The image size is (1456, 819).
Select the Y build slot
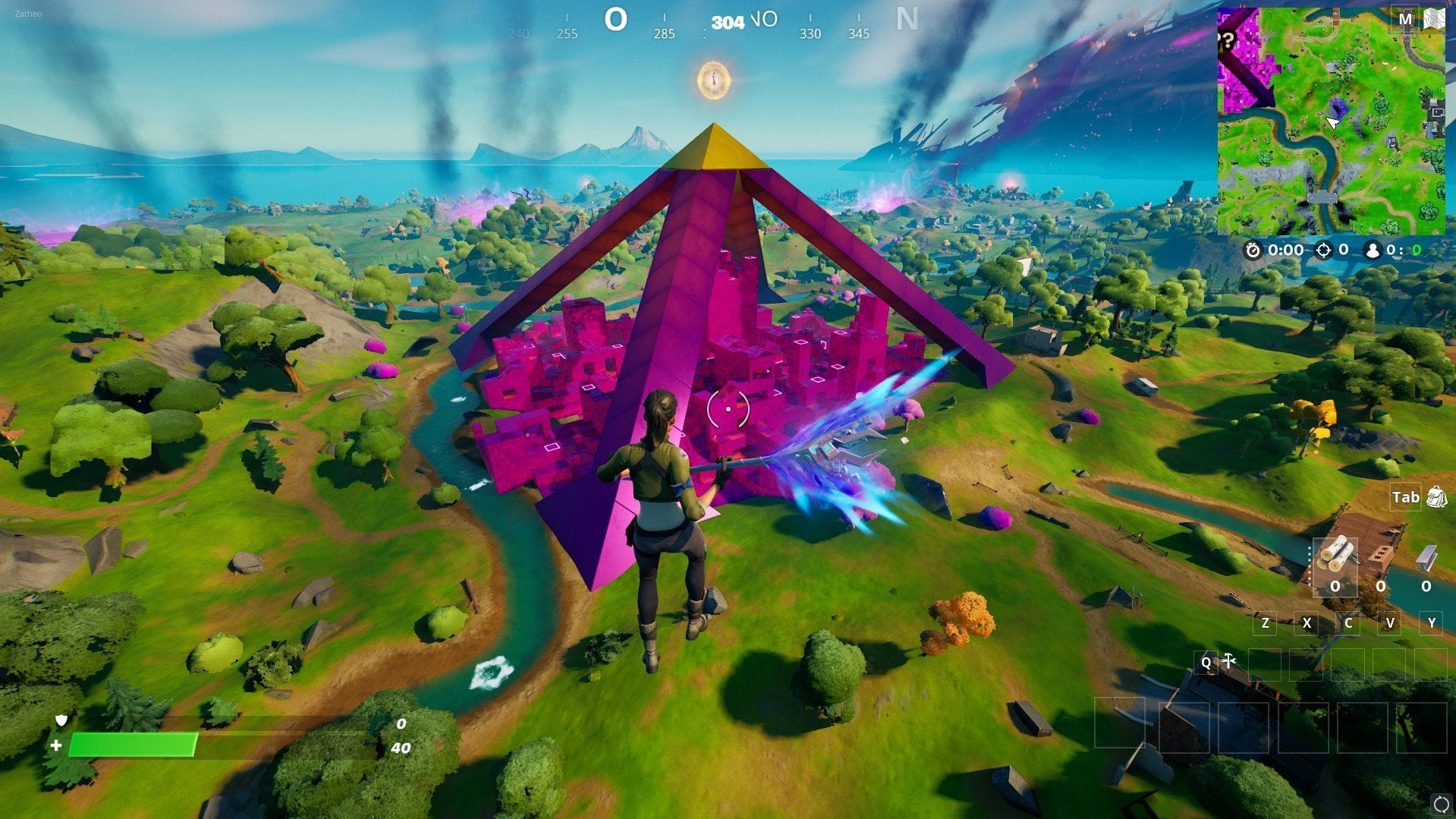tap(1432, 624)
